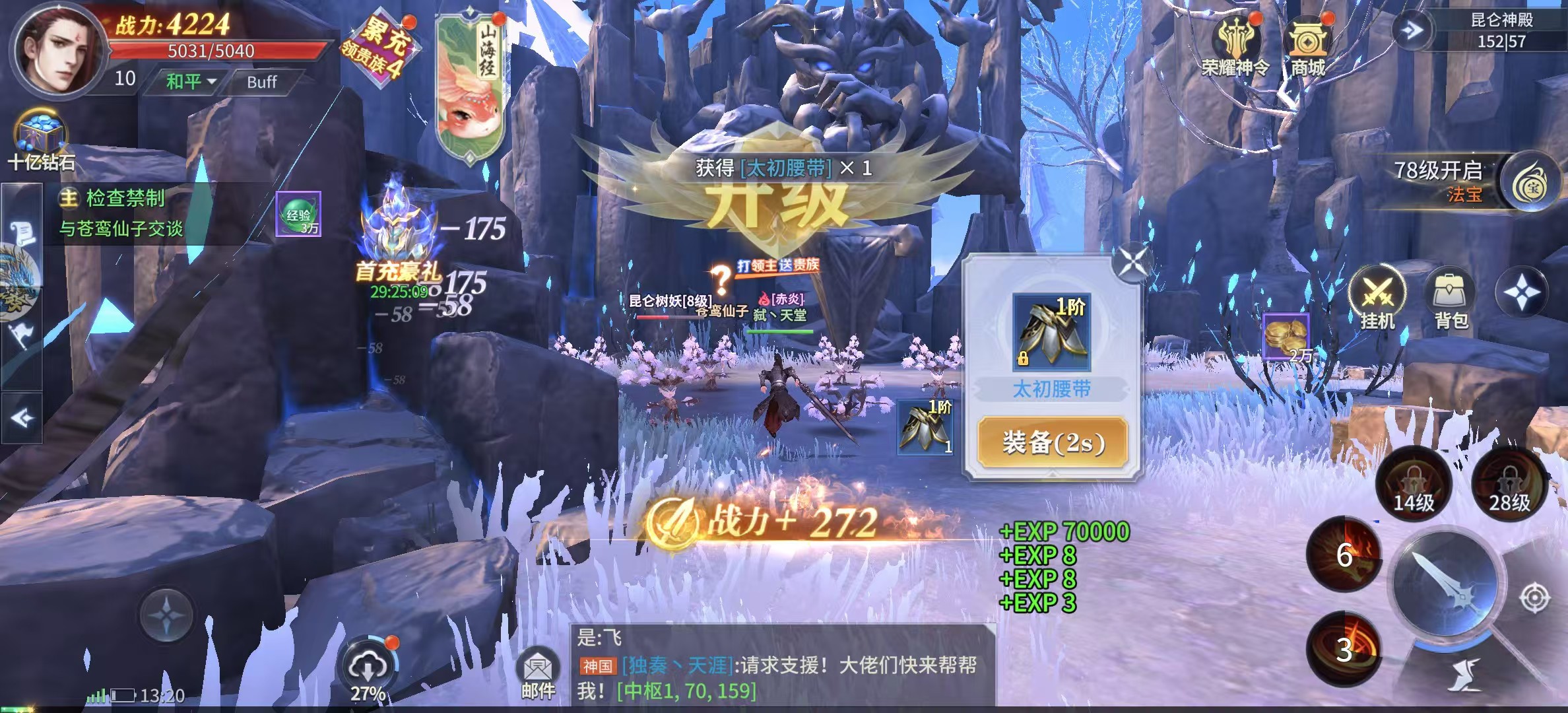
Task: Claim the 十亿钻石 offer
Action: tap(41, 143)
